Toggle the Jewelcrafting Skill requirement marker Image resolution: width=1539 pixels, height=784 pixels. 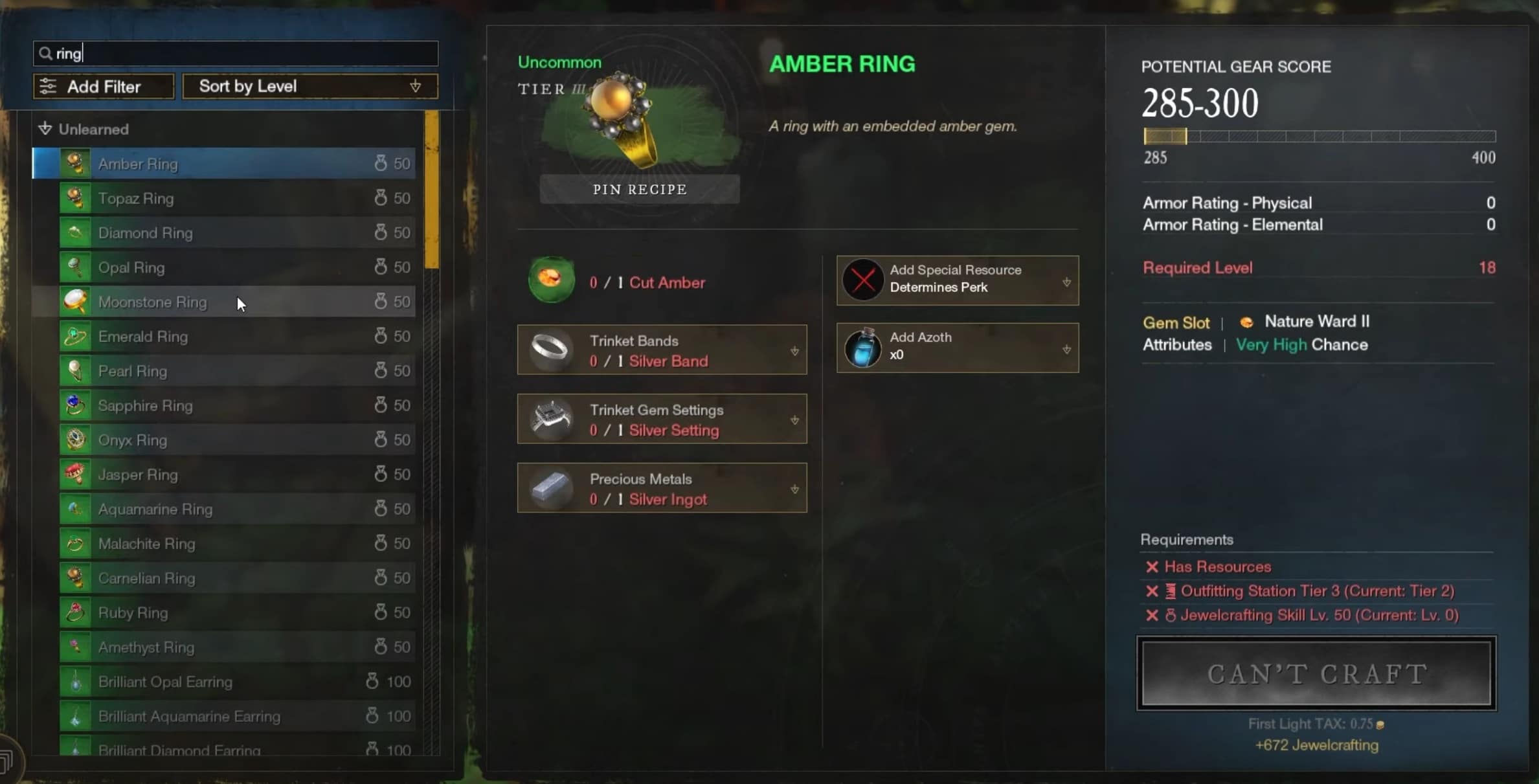[1152, 616]
